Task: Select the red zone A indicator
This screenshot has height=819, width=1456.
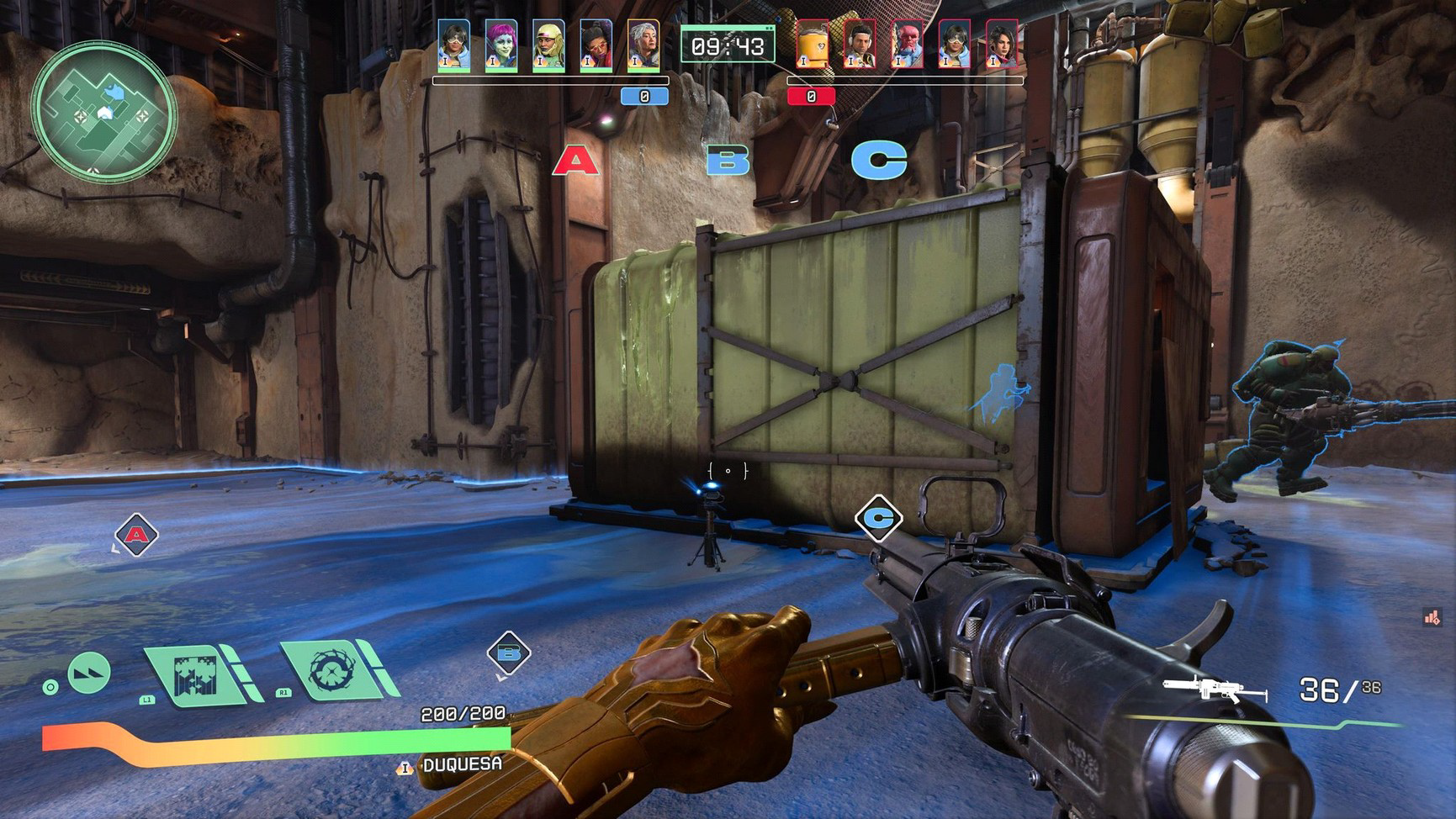Action: coord(575,160)
